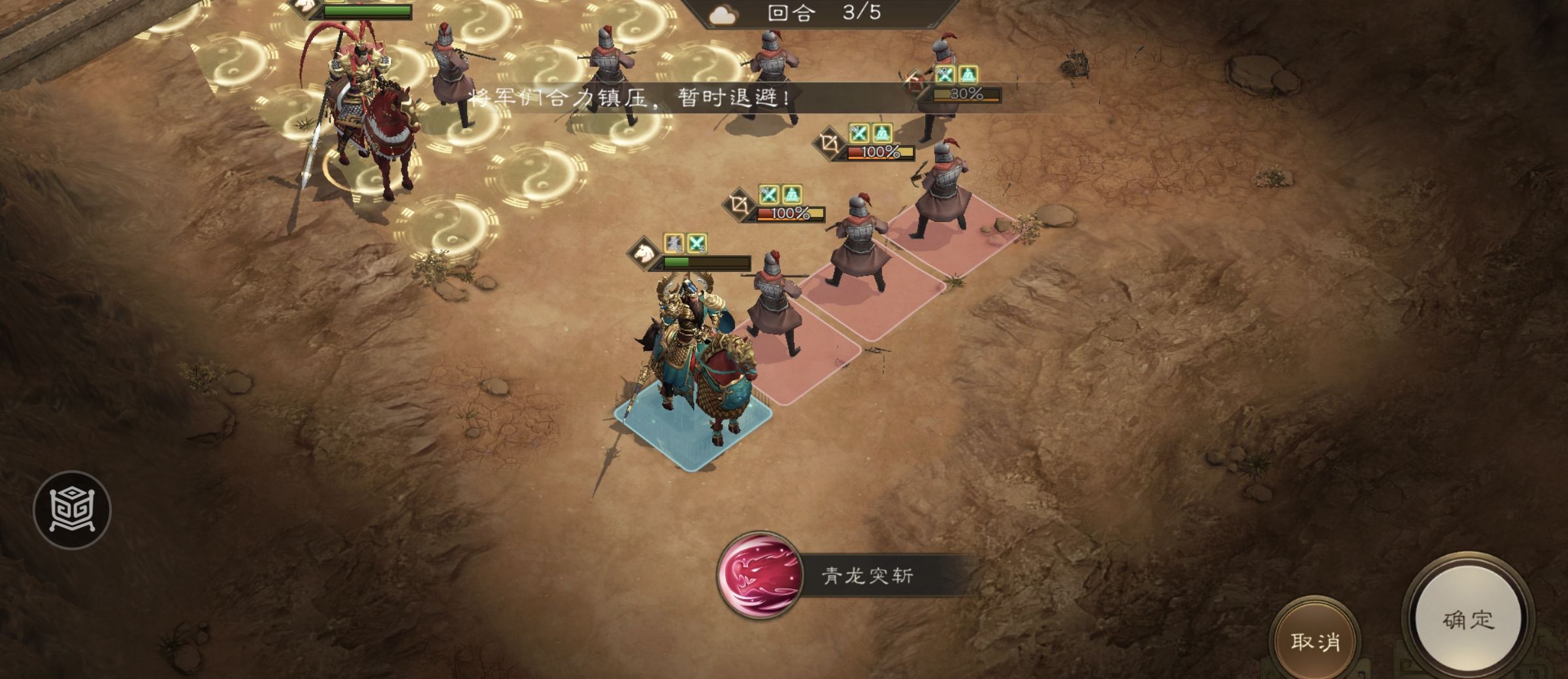
Task: Click the cloud weather icon beside the turn counter
Action: (722, 14)
